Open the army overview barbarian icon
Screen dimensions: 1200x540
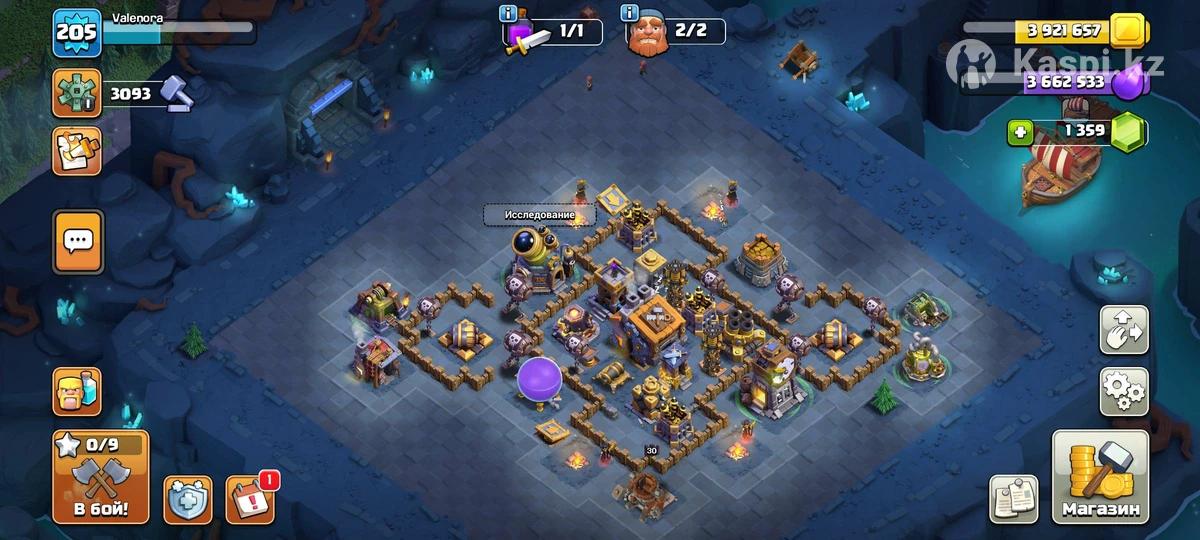click(x=76, y=391)
